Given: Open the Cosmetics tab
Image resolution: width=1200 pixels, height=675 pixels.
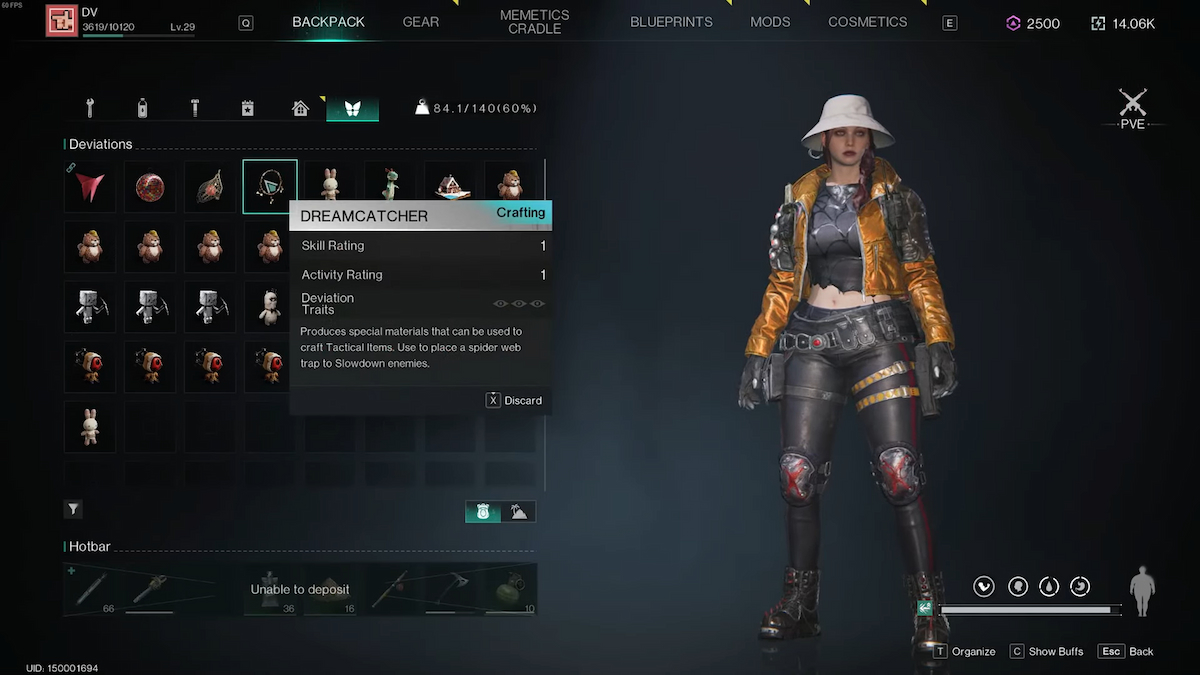Looking at the screenshot, I should click(867, 22).
